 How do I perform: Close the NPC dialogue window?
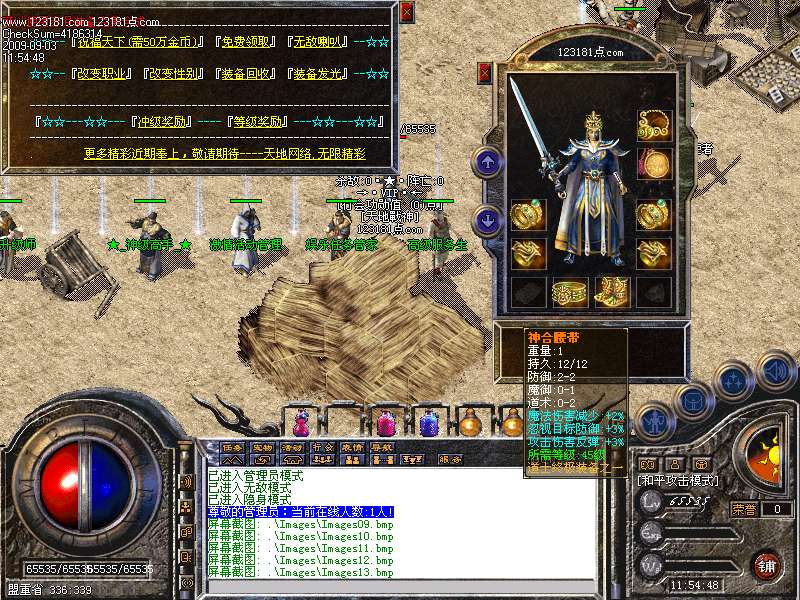[x=406, y=11]
